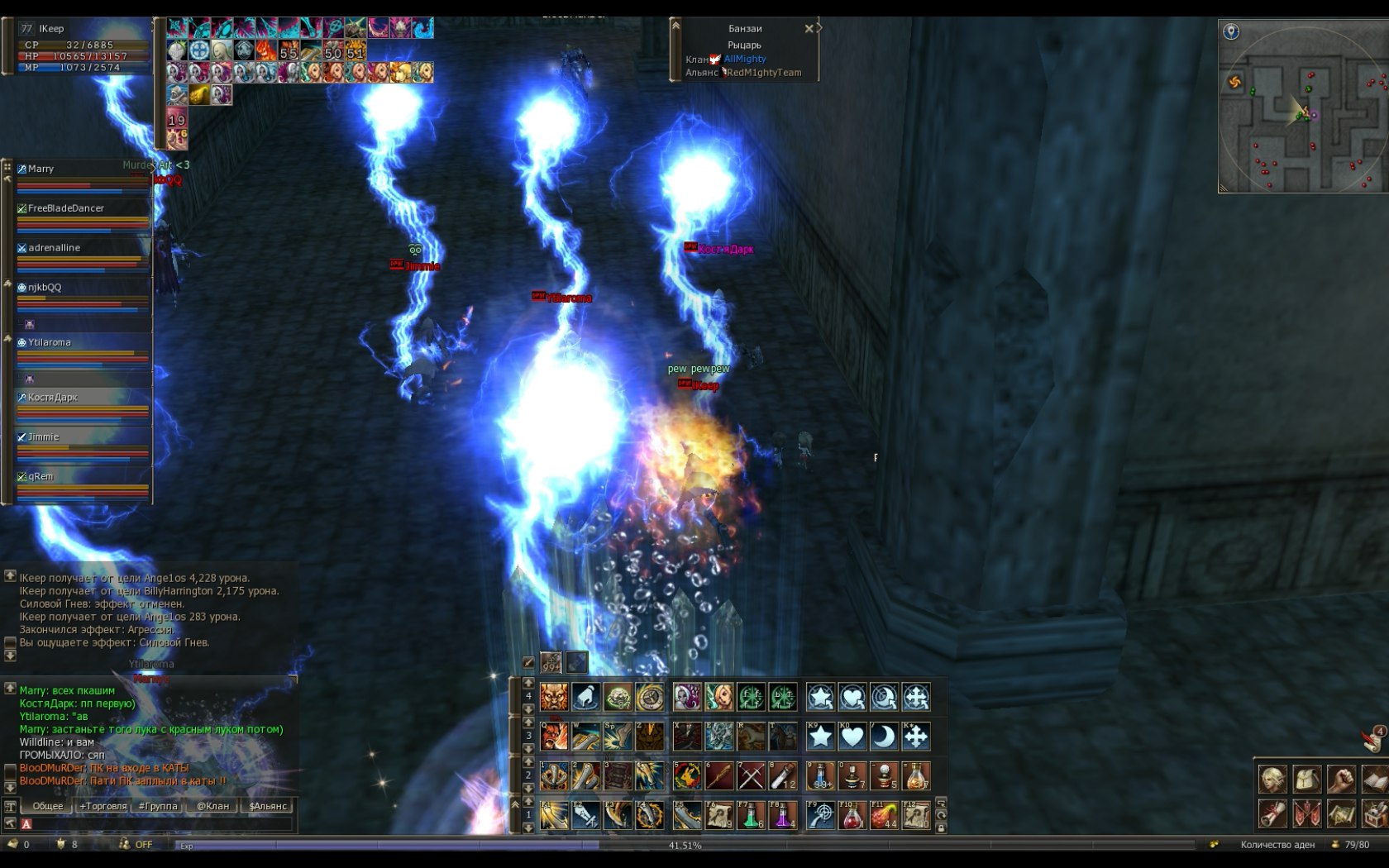1389x868 pixels.
Task: Switch to the +Торговля chat tab
Action: (103, 806)
